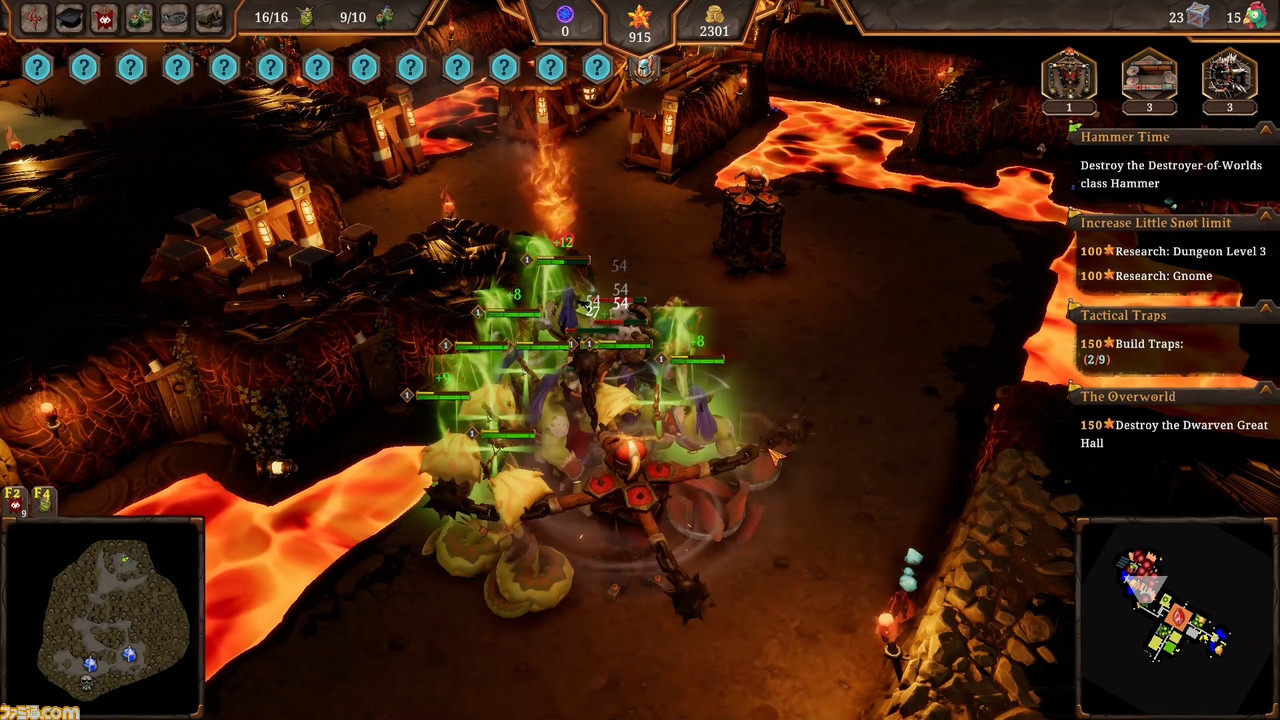Click the skull marker on the overworld minimap
Viewport: 1280px width, 720px height.
pyautogui.click(x=86, y=683)
